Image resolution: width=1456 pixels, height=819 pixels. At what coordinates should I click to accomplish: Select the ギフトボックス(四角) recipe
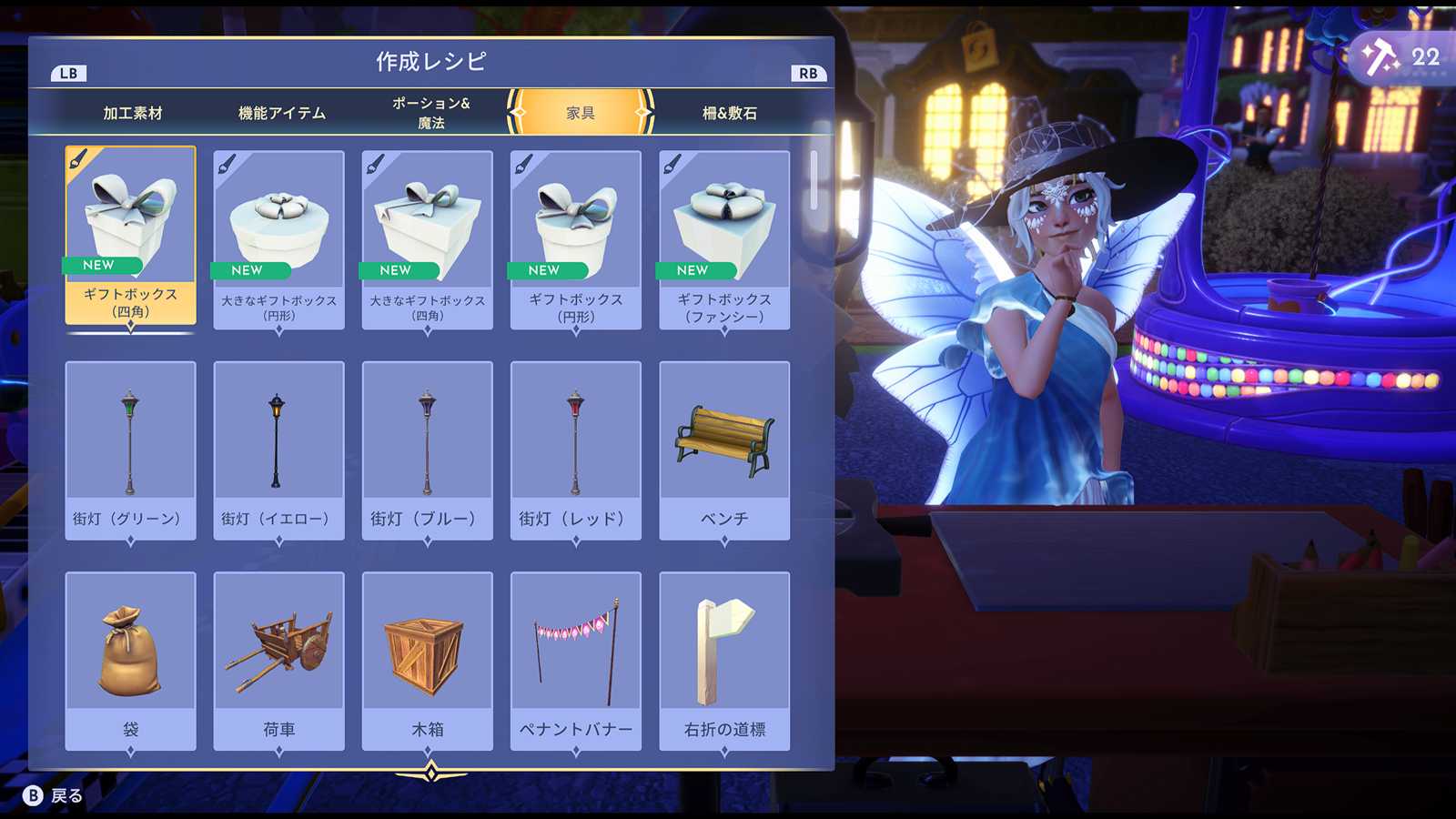click(x=131, y=235)
